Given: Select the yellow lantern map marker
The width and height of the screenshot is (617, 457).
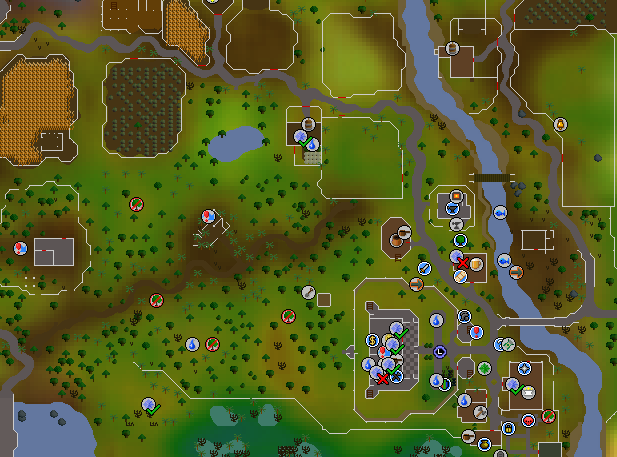Looking at the screenshot, I should click(x=560, y=125).
